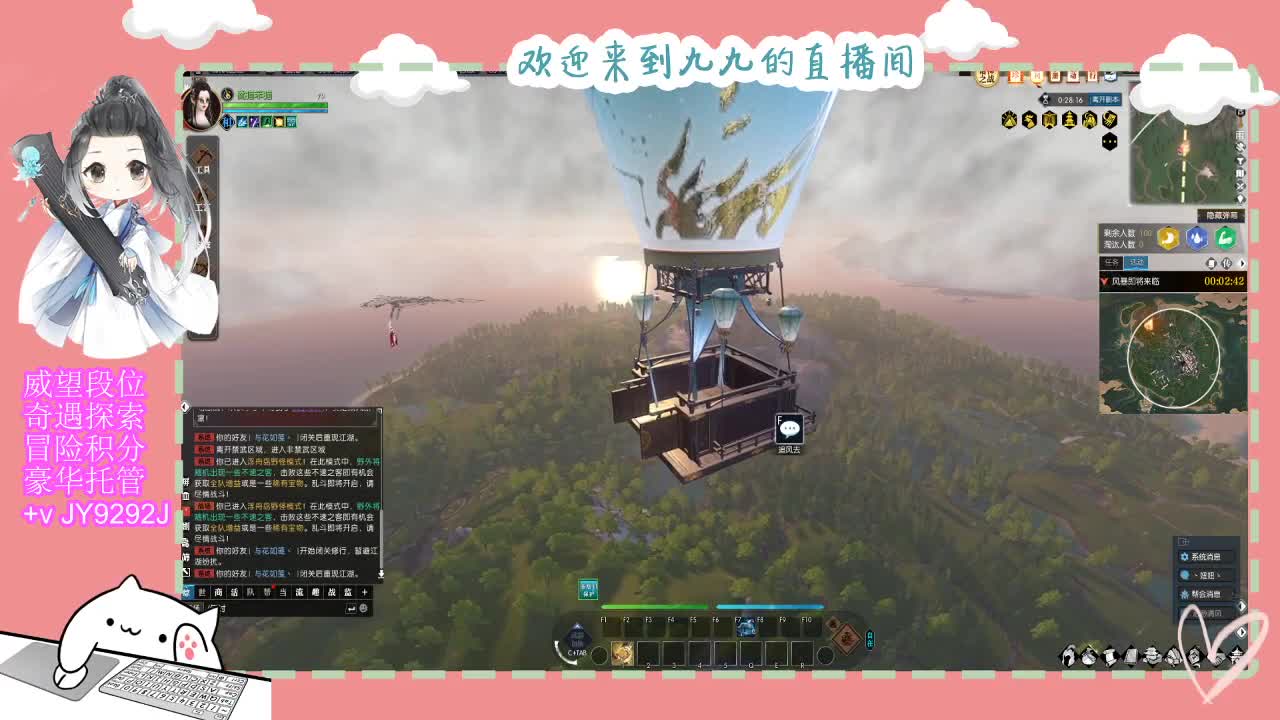Select the horse event icon in top-right row

[x=1029, y=121]
